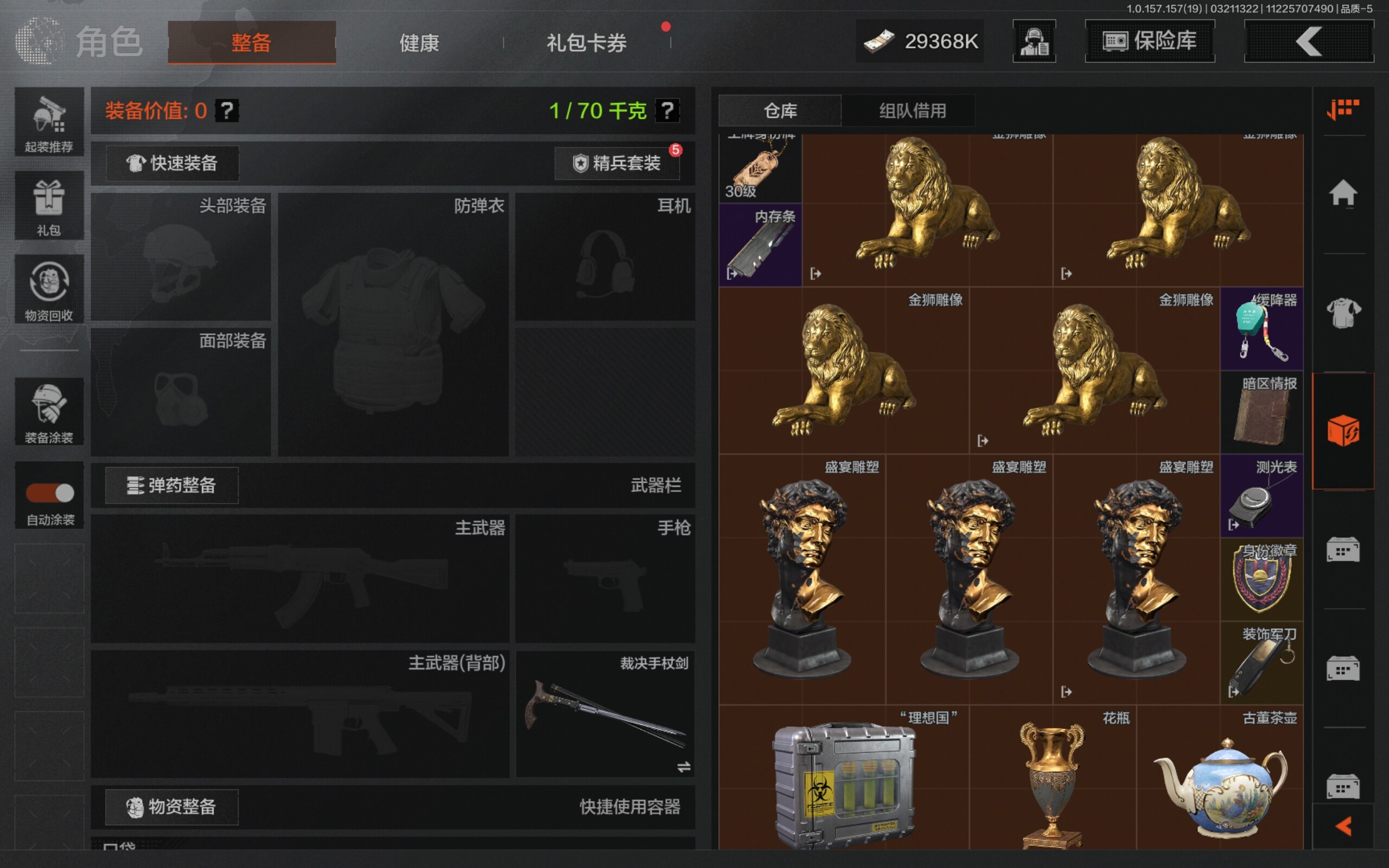Open the 礼包卡券 tab
The height and width of the screenshot is (868, 1389).
pyautogui.click(x=586, y=42)
